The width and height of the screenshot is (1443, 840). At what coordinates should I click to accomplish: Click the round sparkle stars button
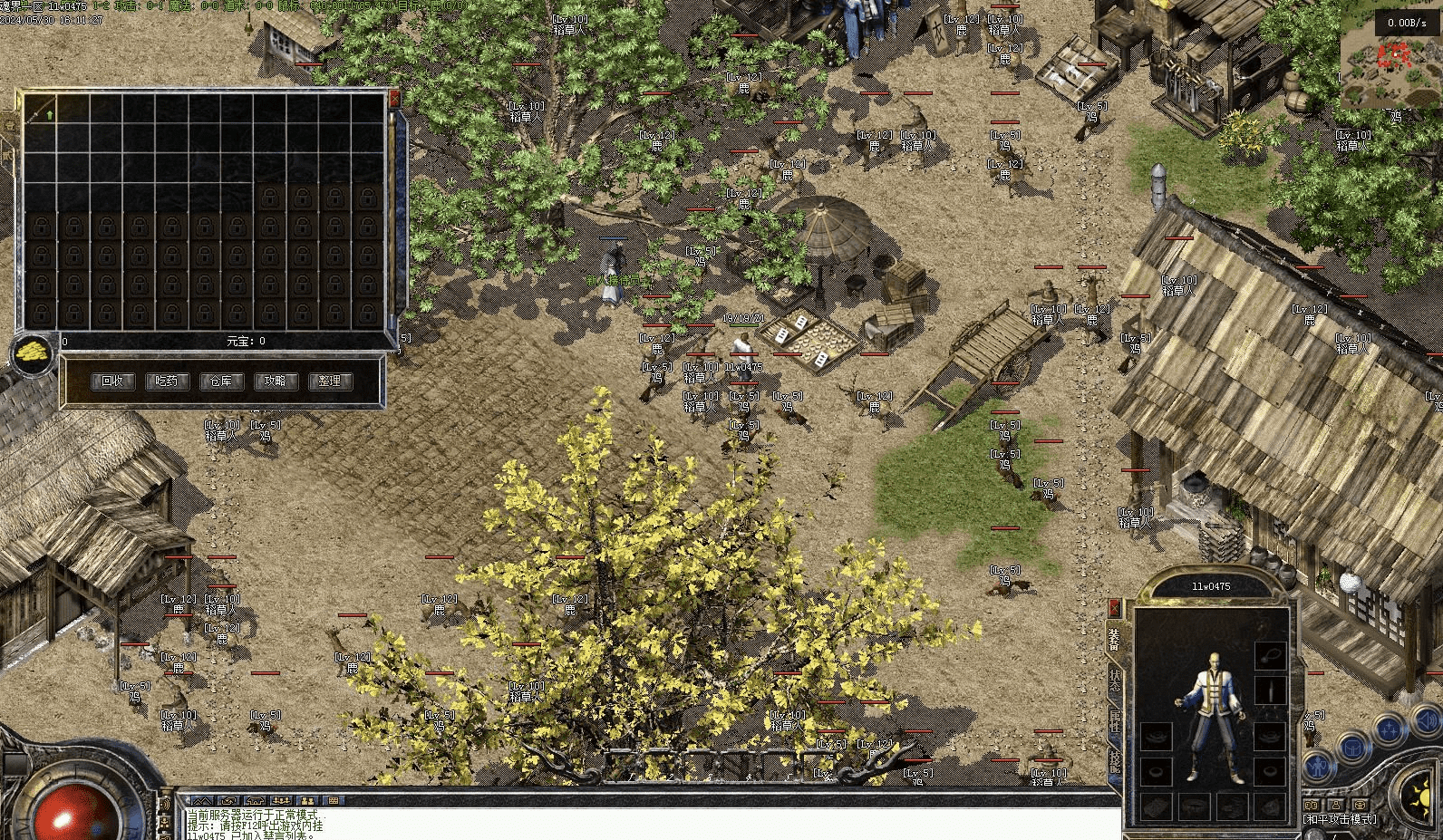tap(1390, 729)
